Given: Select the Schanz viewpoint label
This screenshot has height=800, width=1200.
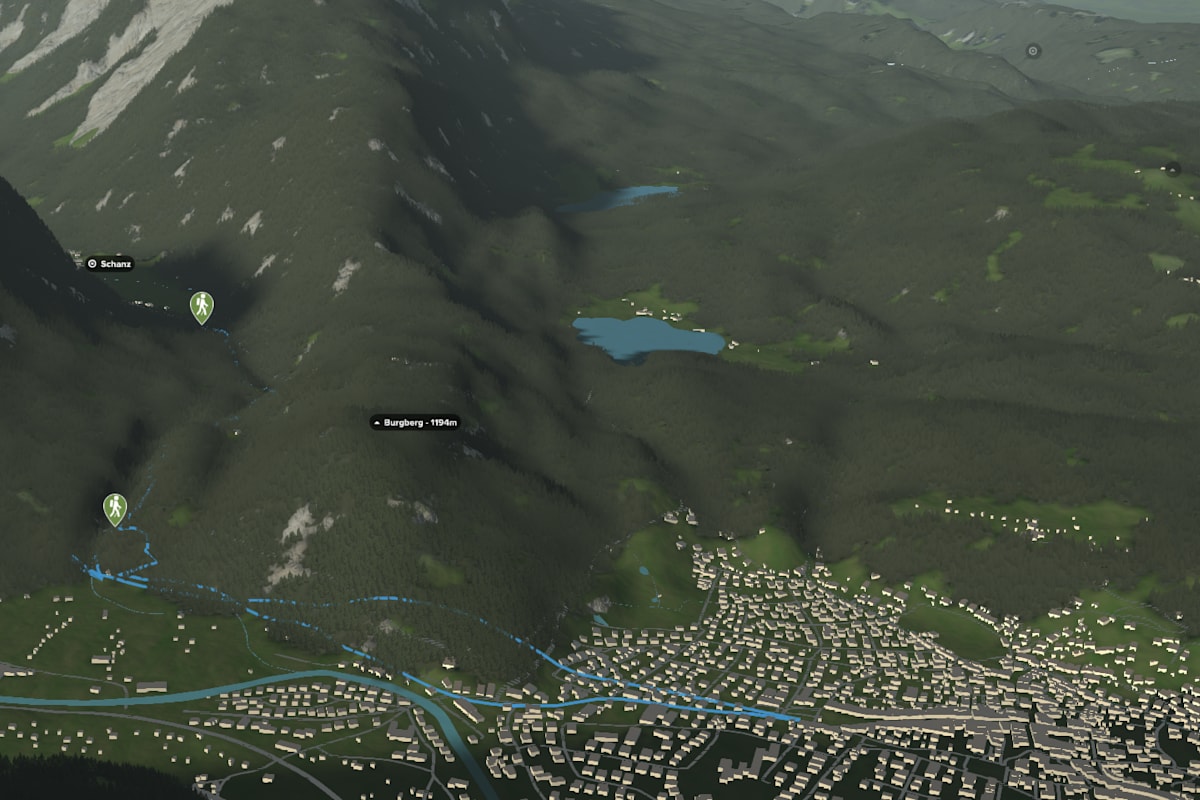Looking at the screenshot, I should click(109, 264).
